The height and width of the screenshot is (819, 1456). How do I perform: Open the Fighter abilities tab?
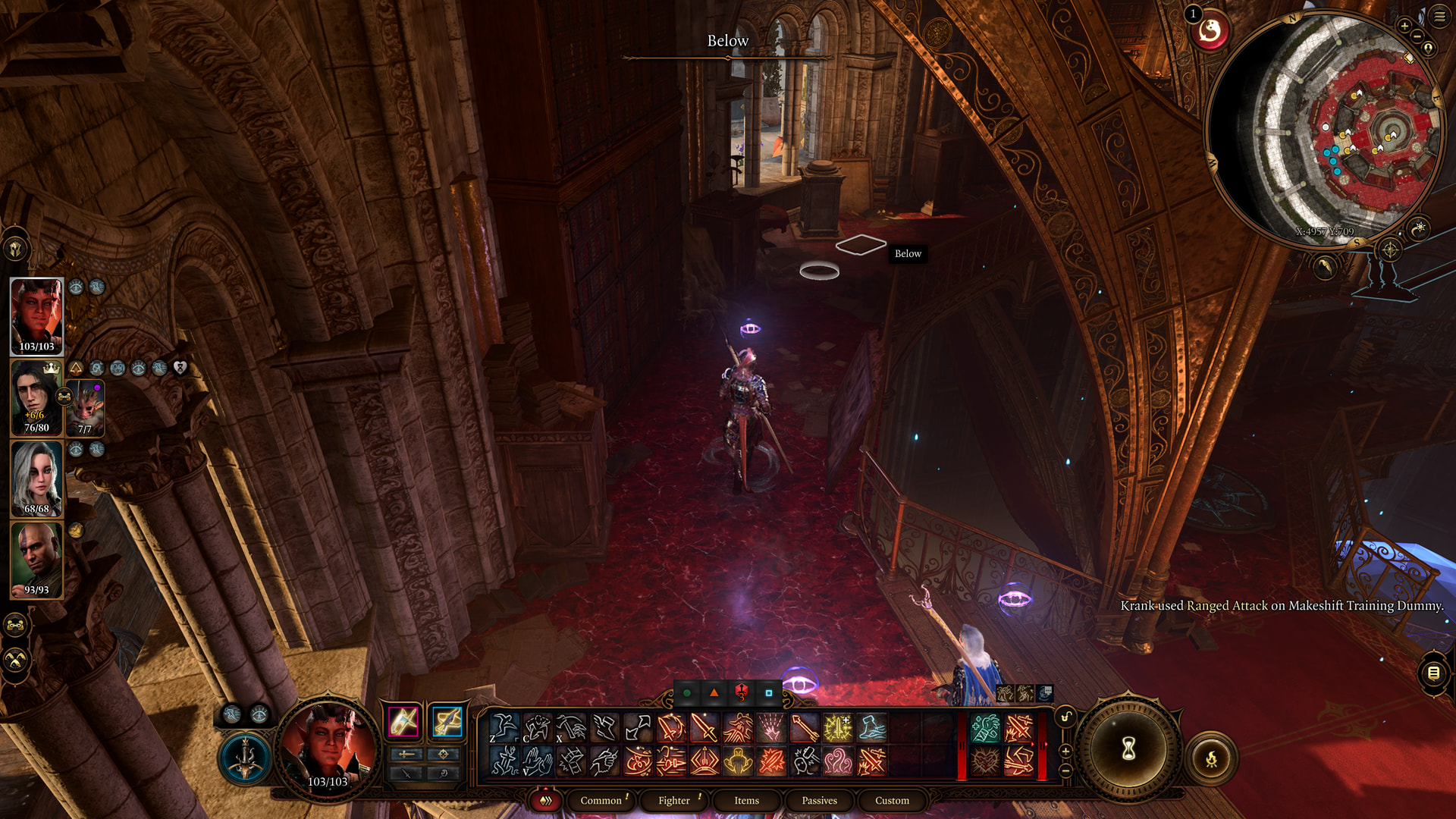click(674, 800)
